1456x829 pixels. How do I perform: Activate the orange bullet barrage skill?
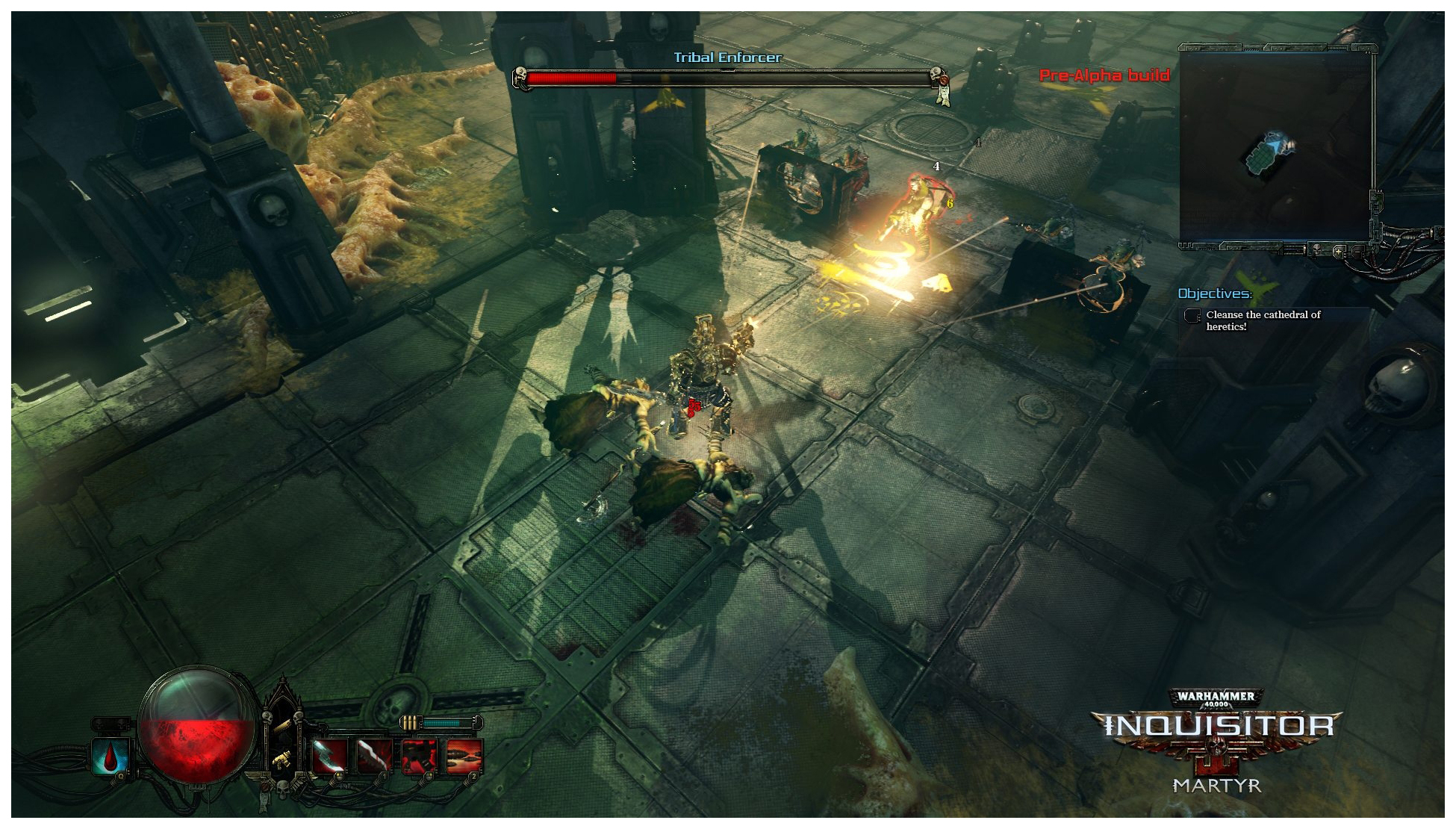(464, 757)
